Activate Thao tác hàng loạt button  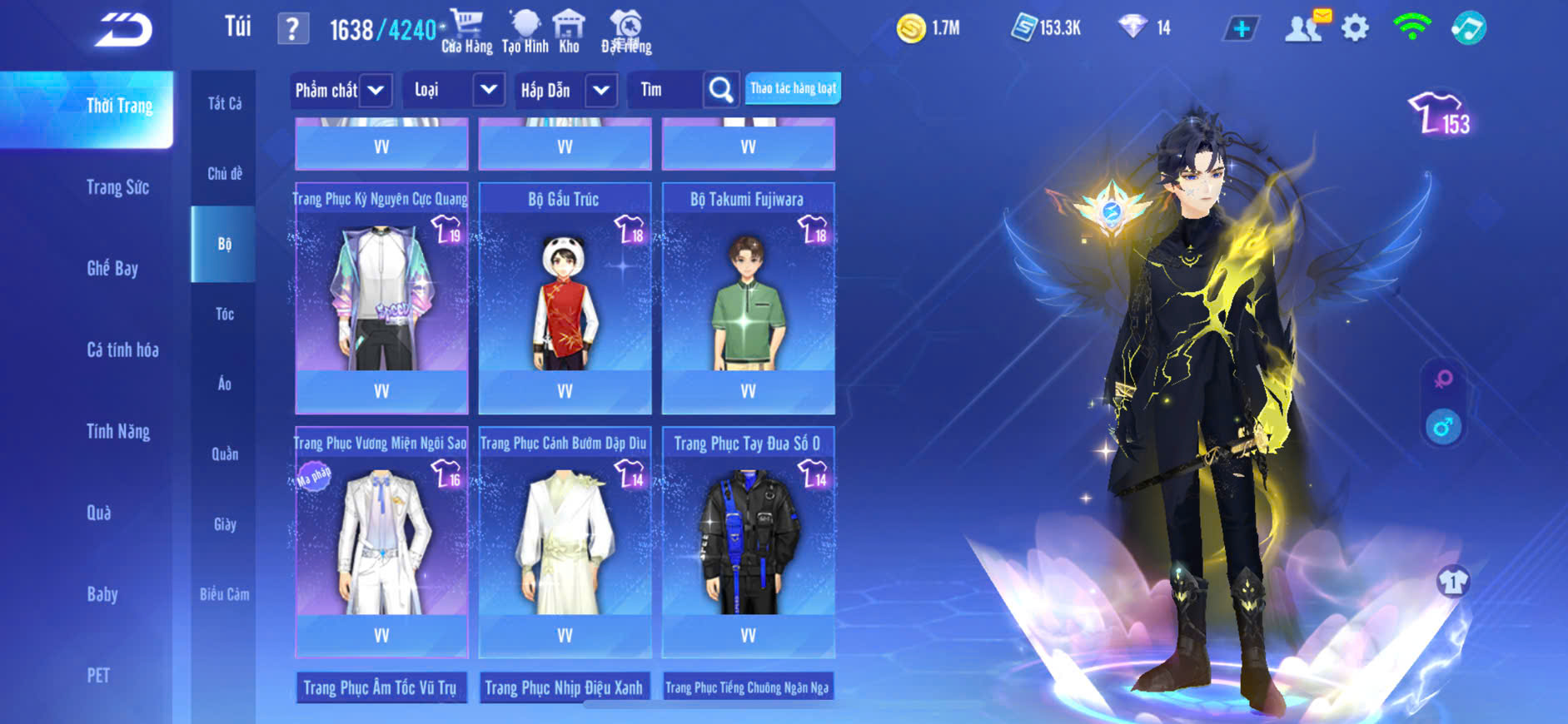point(793,88)
